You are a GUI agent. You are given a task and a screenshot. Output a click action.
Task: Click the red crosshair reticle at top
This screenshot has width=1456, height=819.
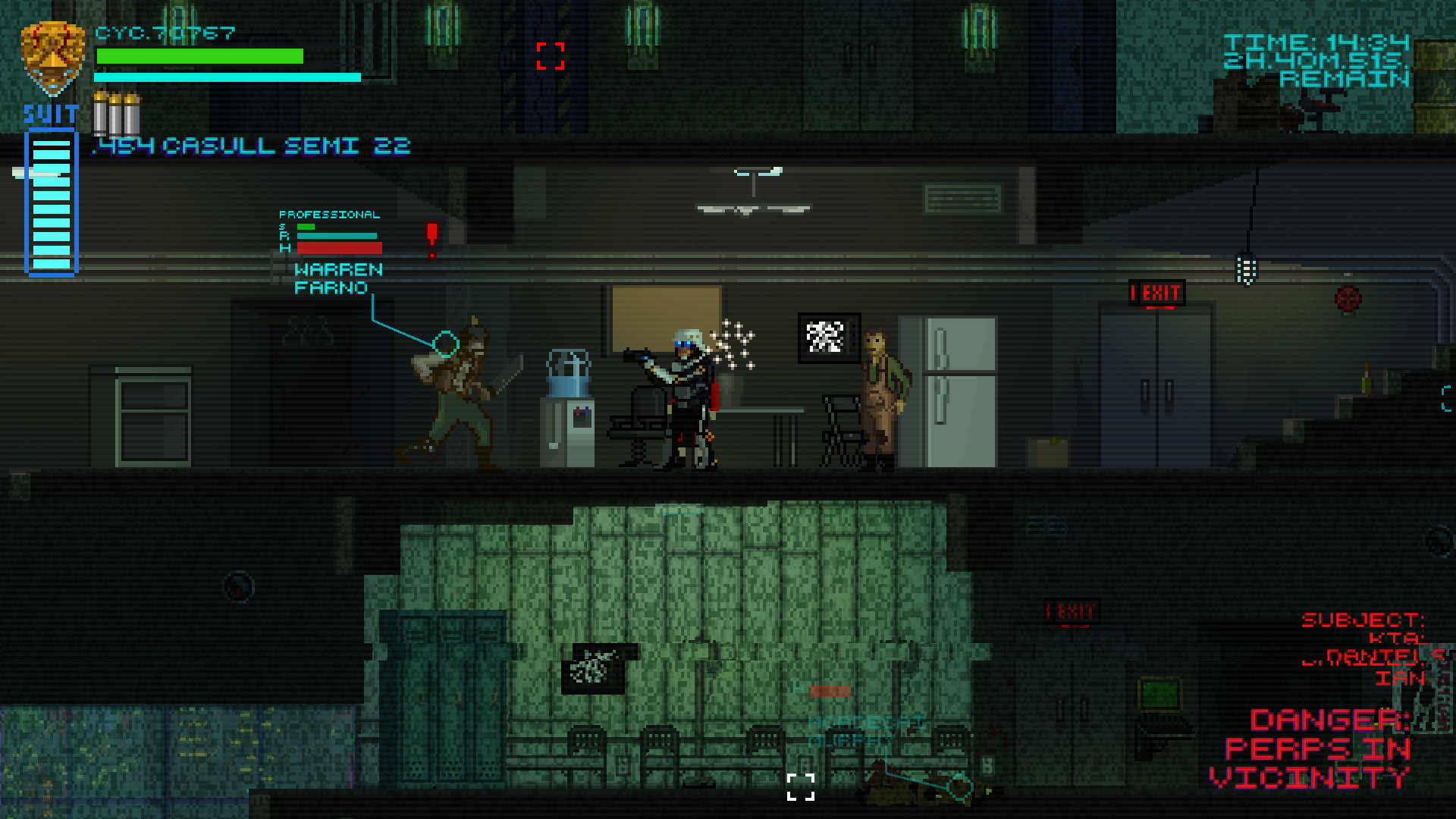[x=551, y=55]
